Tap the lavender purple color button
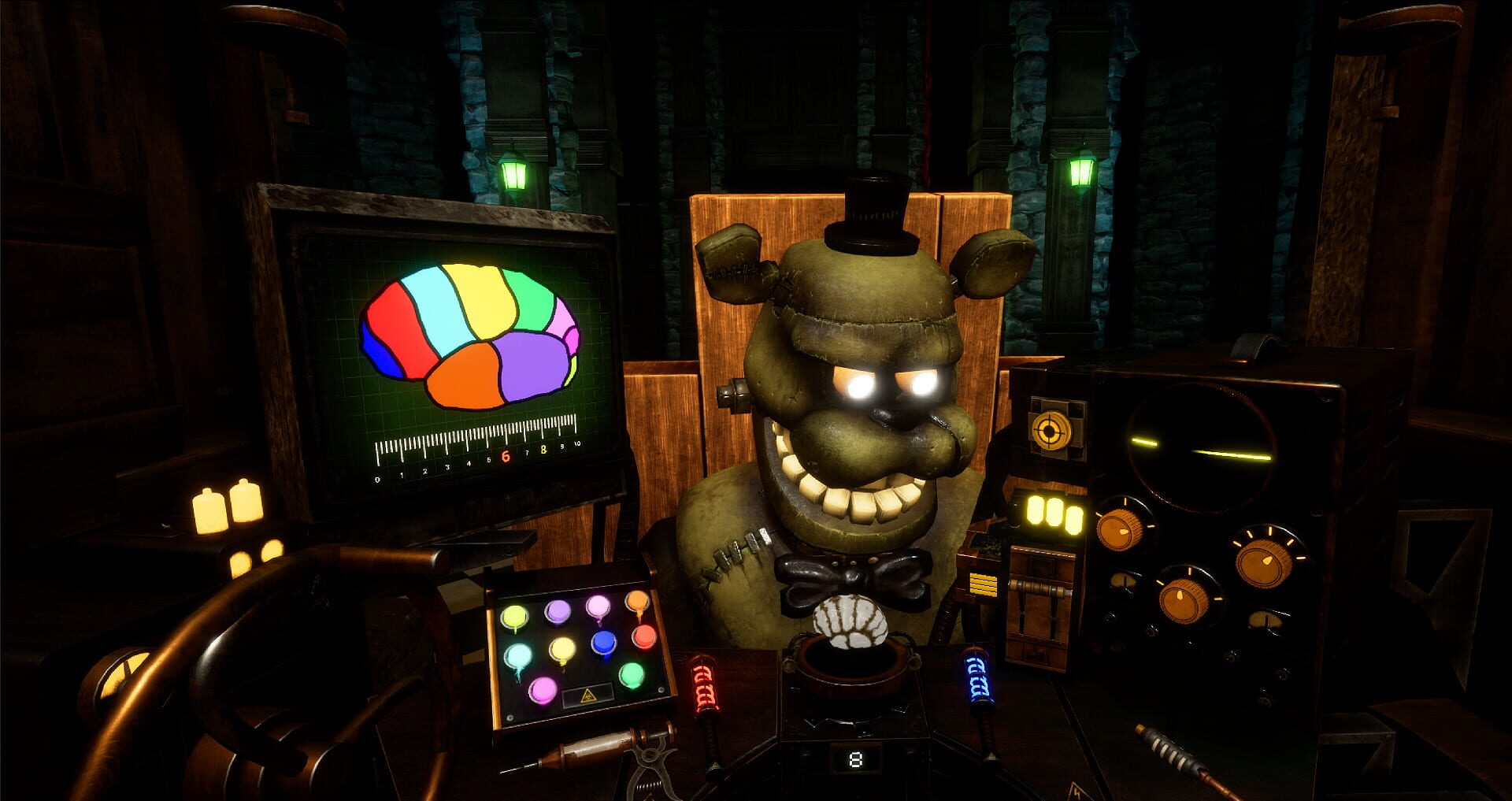The image size is (1512, 801). click(558, 611)
